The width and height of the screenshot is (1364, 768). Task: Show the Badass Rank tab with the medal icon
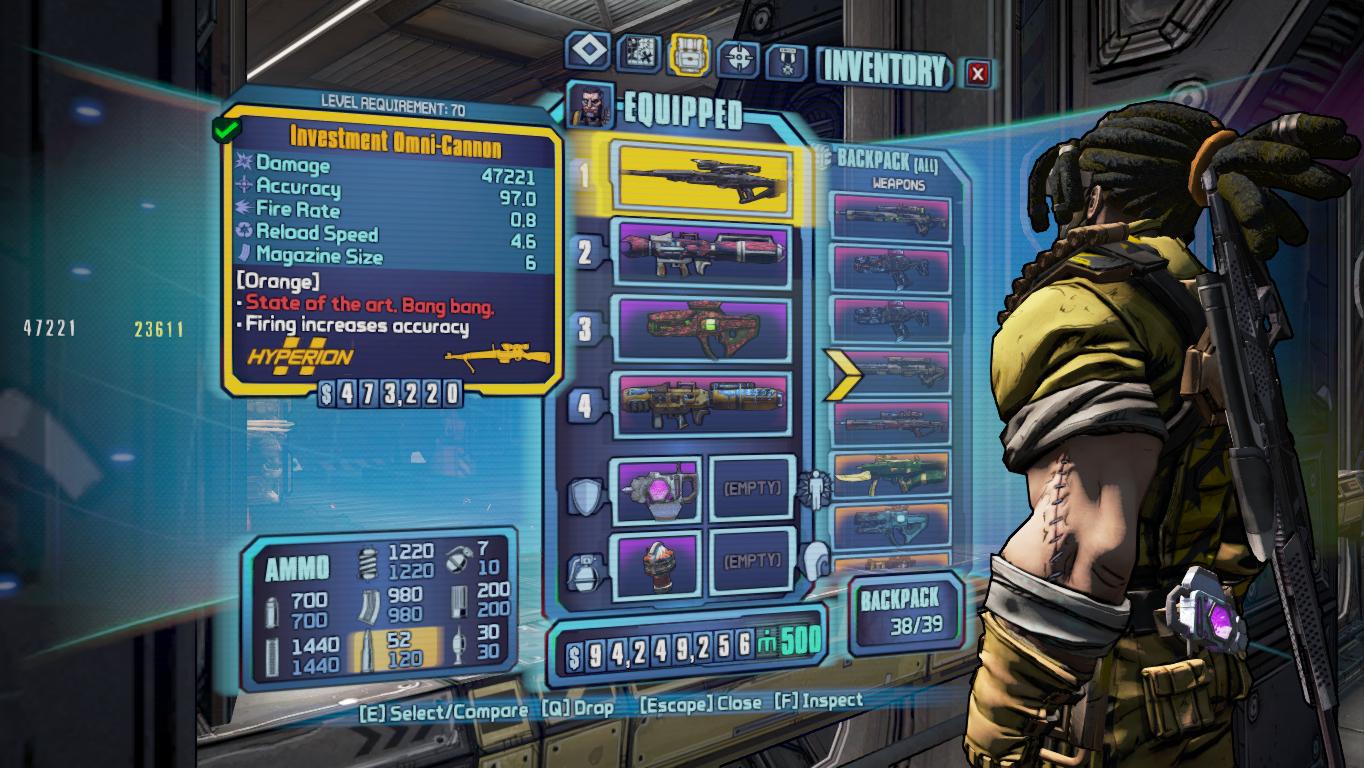(x=787, y=62)
